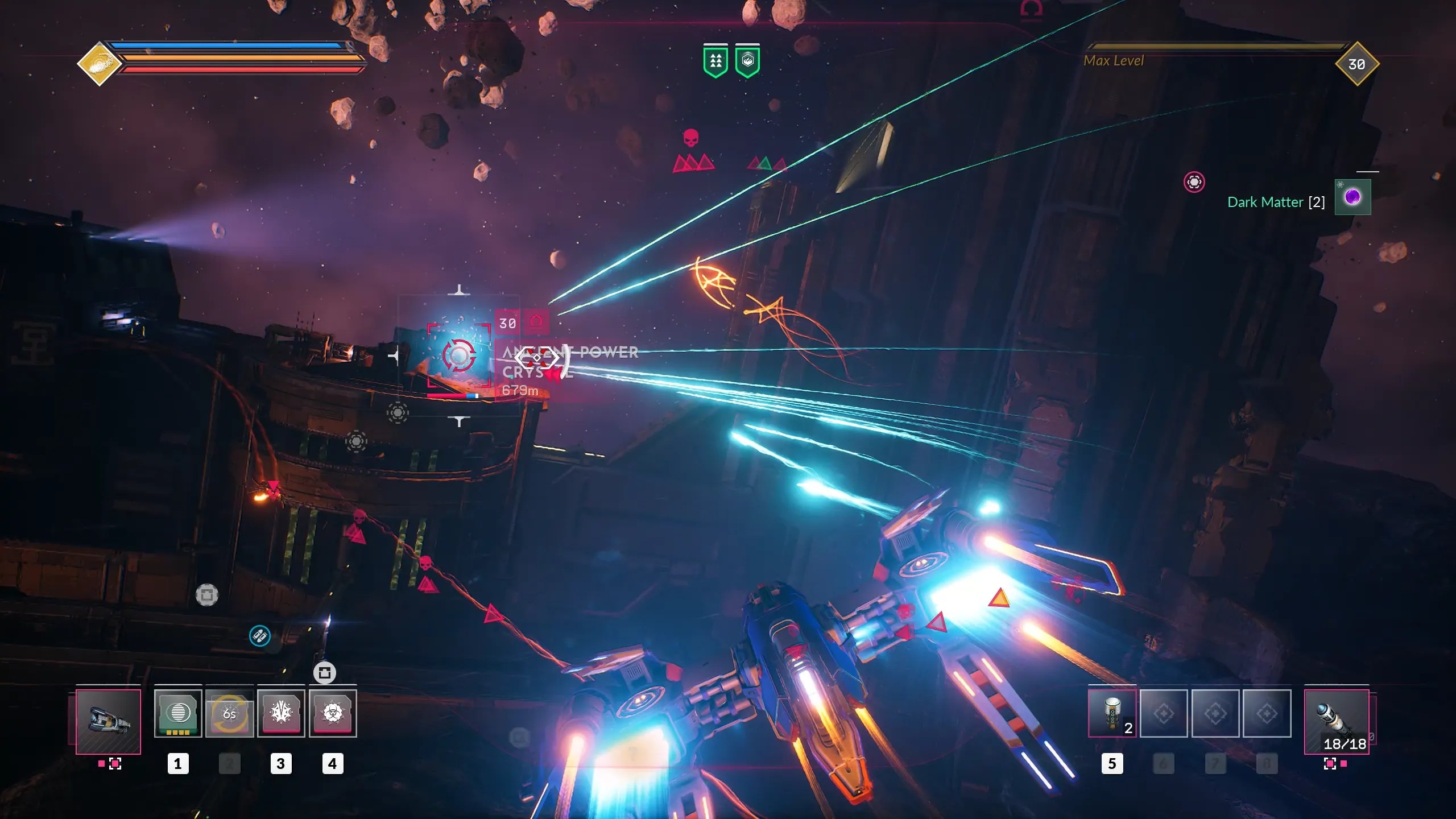Click the Max Level label top right
The width and height of the screenshot is (1456, 819).
pyautogui.click(x=1114, y=61)
